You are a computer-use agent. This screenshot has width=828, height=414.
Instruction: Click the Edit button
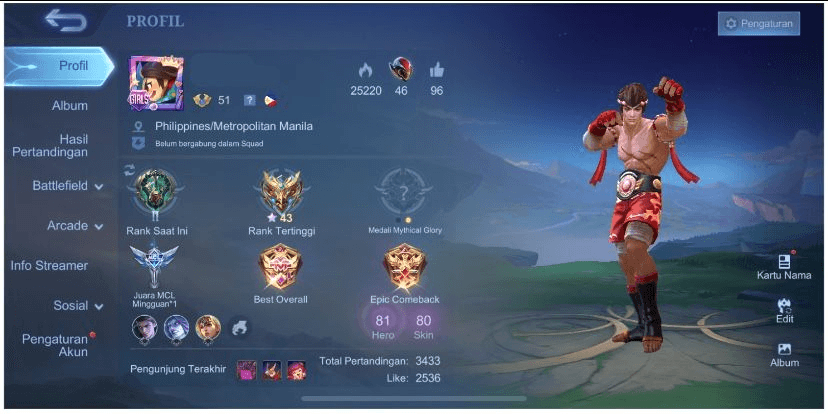[x=784, y=309]
